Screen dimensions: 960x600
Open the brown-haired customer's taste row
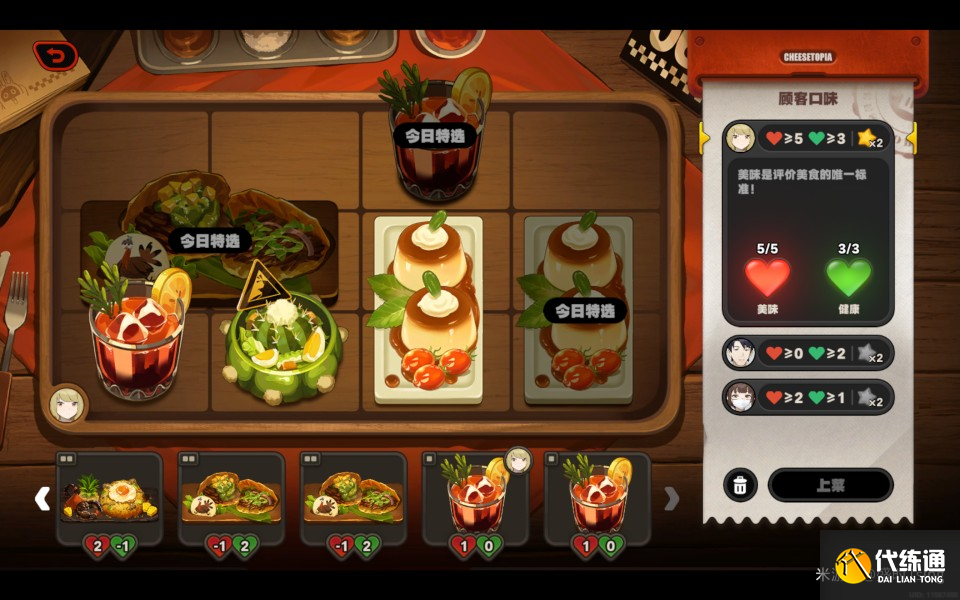[807, 397]
